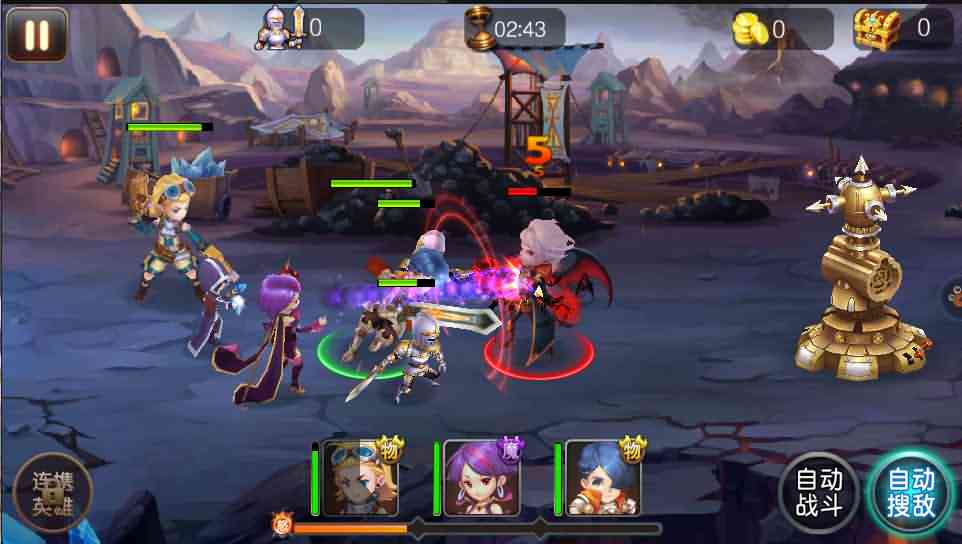Select the purple-haired mage hero portrait
Viewport: 962px width, 544px height.
pyautogui.click(x=482, y=478)
